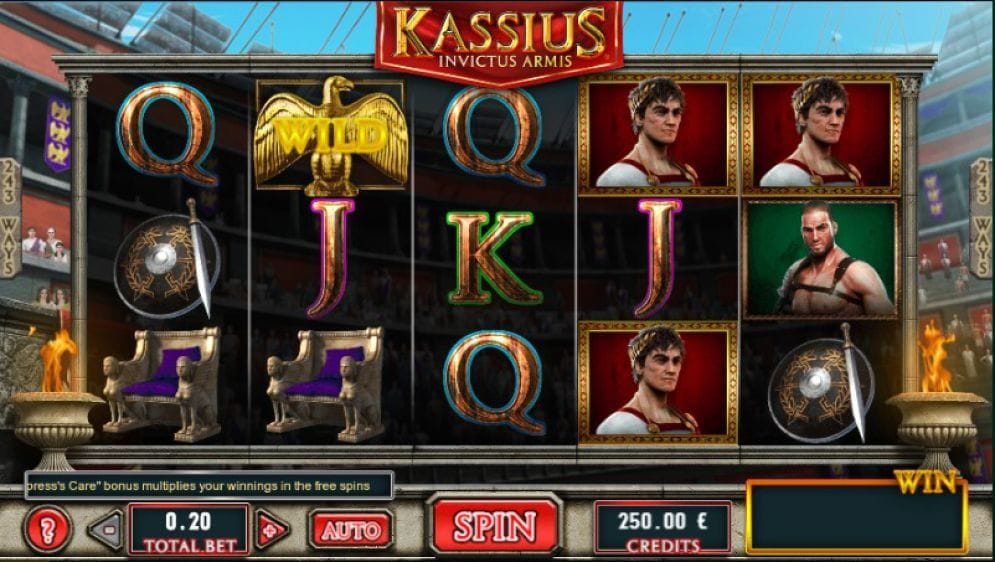Increase total bet with the plus arrow

point(271,529)
